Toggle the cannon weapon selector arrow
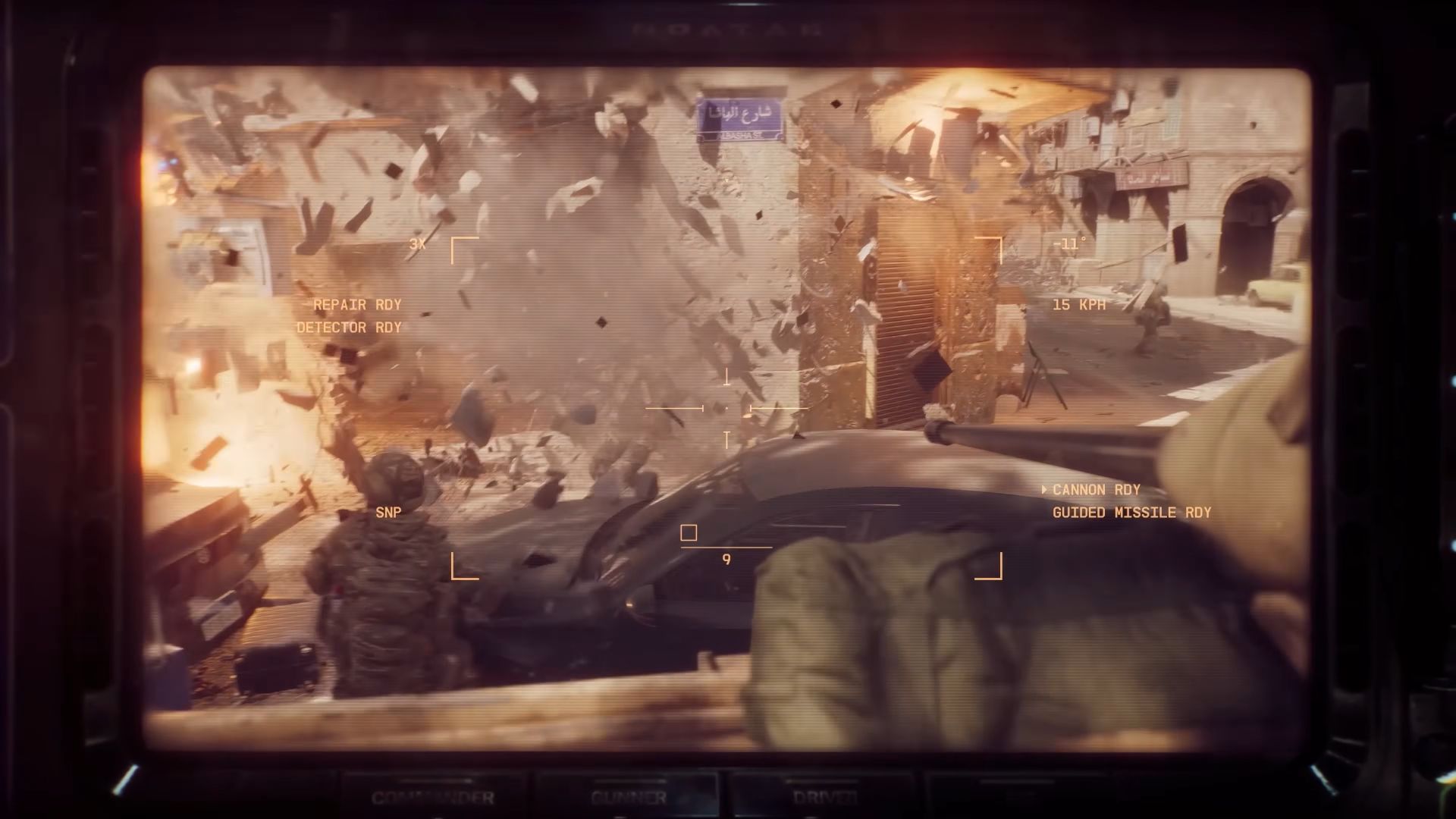The width and height of the screenshot is (1456, 819). [1045, 489]
